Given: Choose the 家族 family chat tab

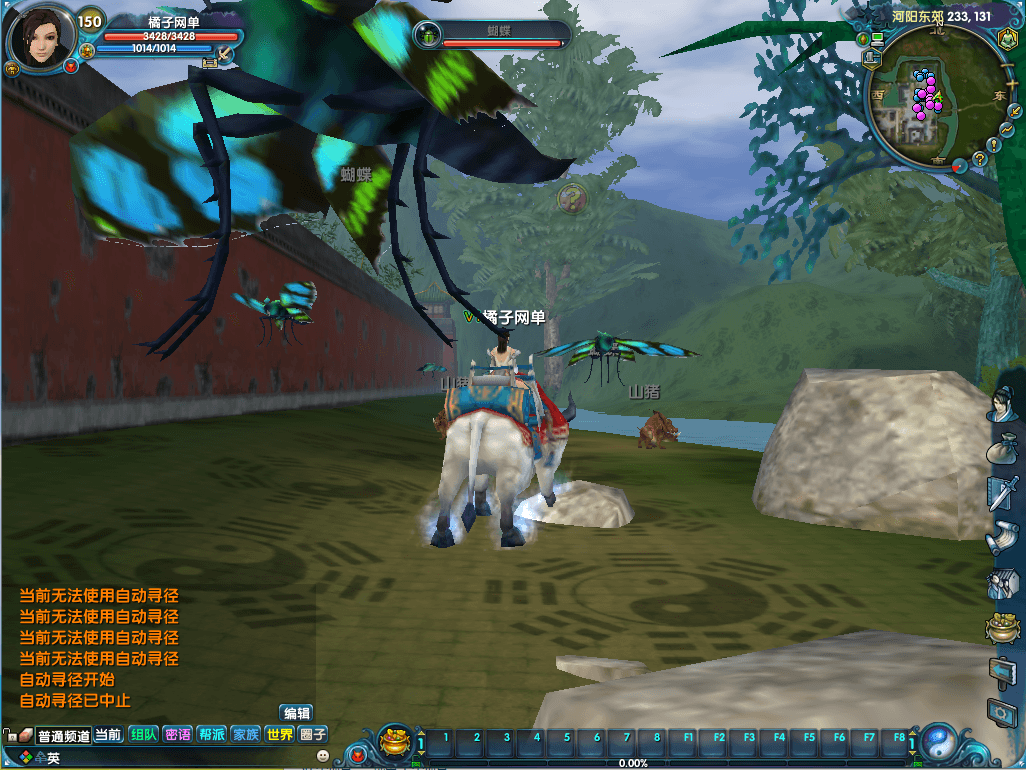Looking at the screenshot, I should click(245, 735).
